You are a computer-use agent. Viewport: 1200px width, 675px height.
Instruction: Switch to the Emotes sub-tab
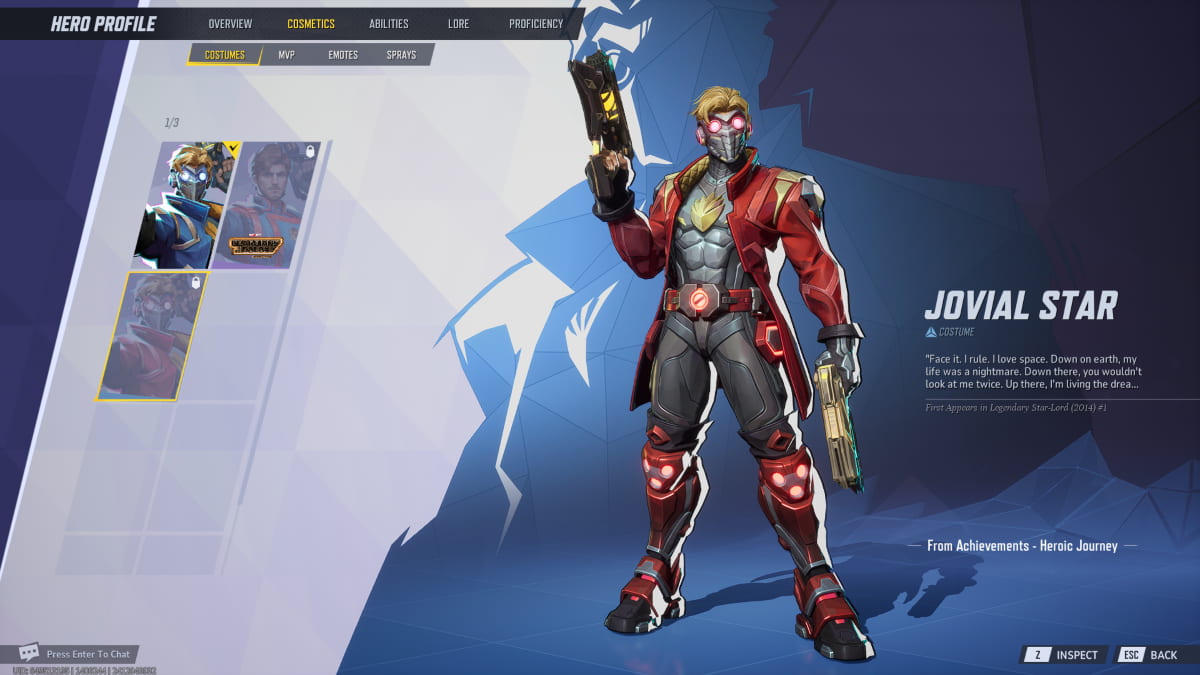(343, 55)
